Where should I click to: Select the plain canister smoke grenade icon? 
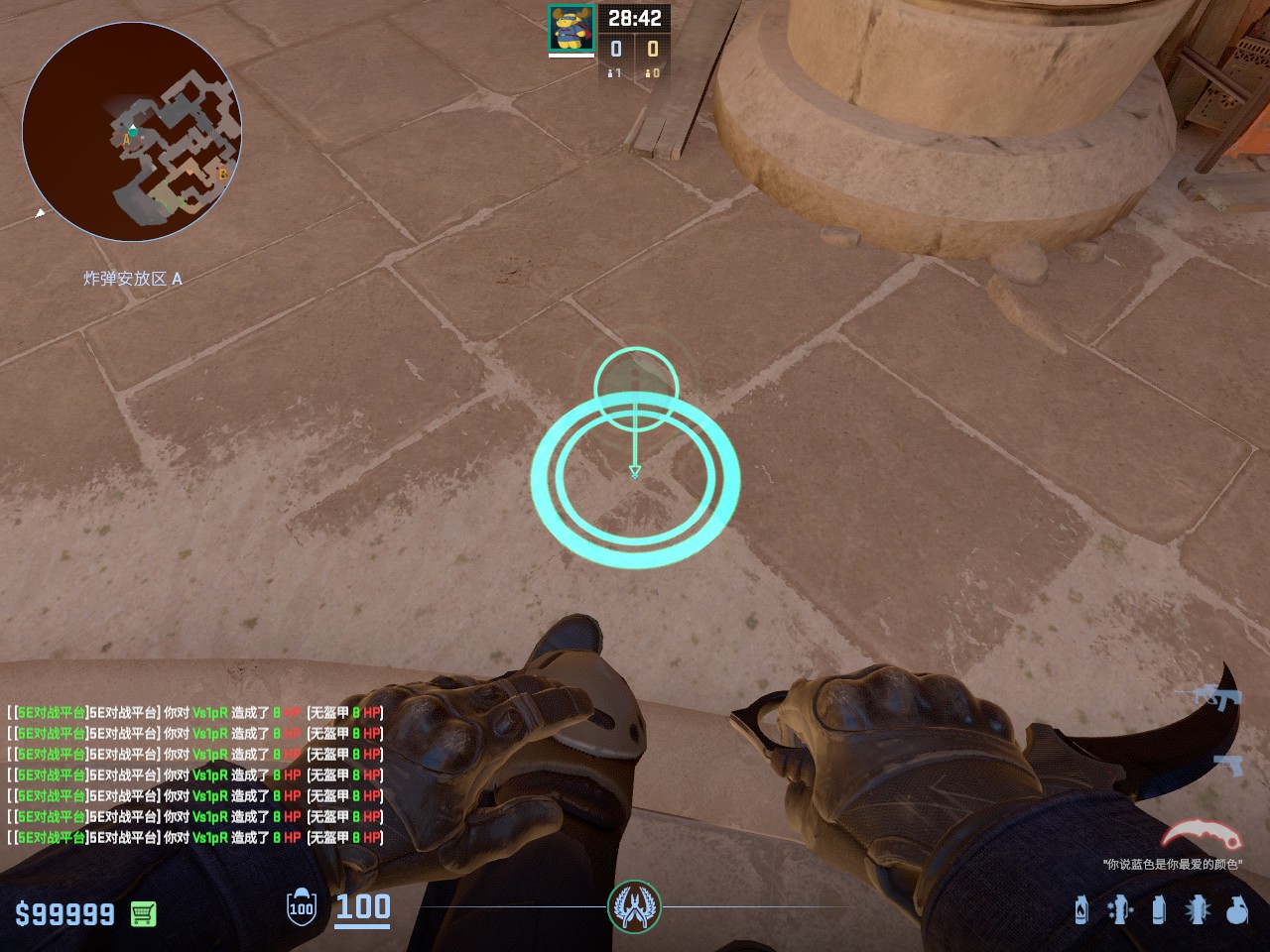(x=1158, y=909)
